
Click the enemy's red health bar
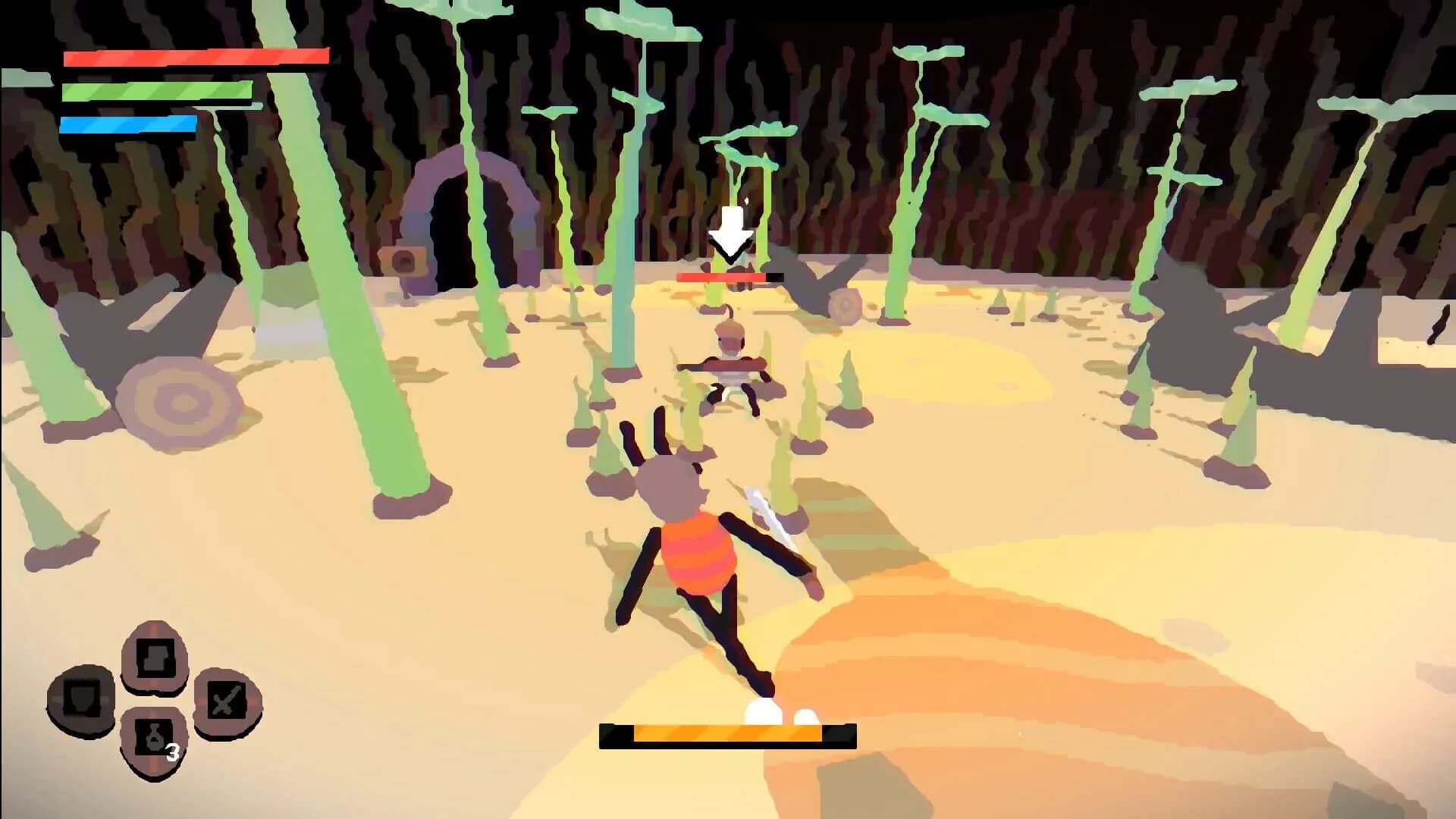[724, 278]
